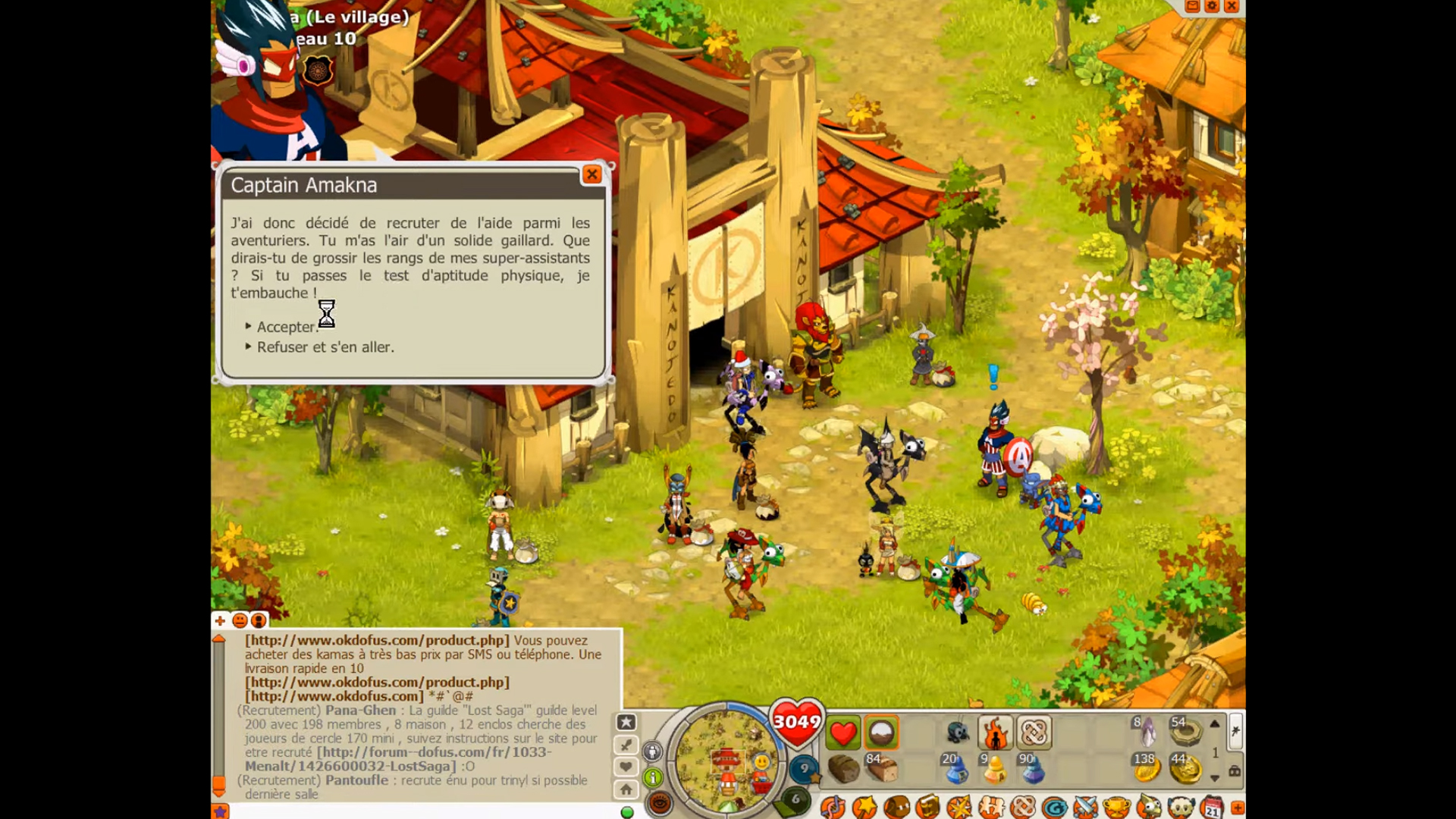
Task: Open the Almanax calendar icon showing 21
Action: tap(1212, 806)
